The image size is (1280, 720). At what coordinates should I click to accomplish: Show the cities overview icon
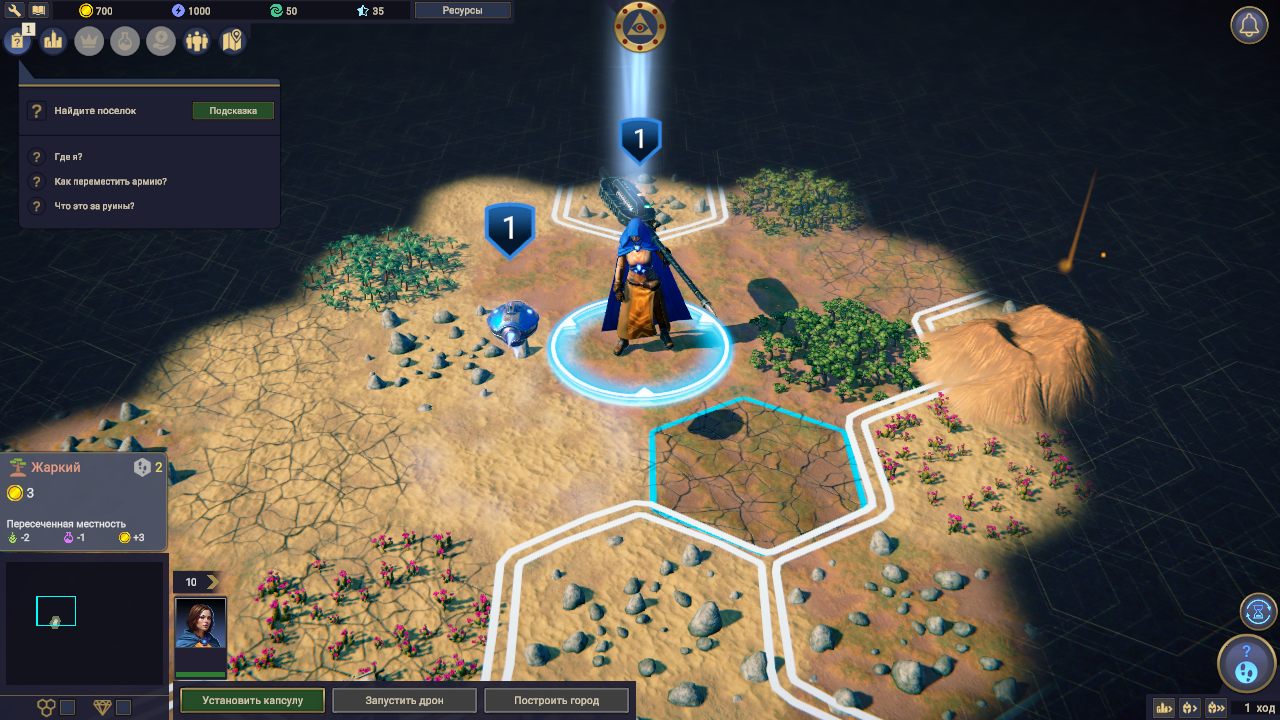(x=53, y=41)
